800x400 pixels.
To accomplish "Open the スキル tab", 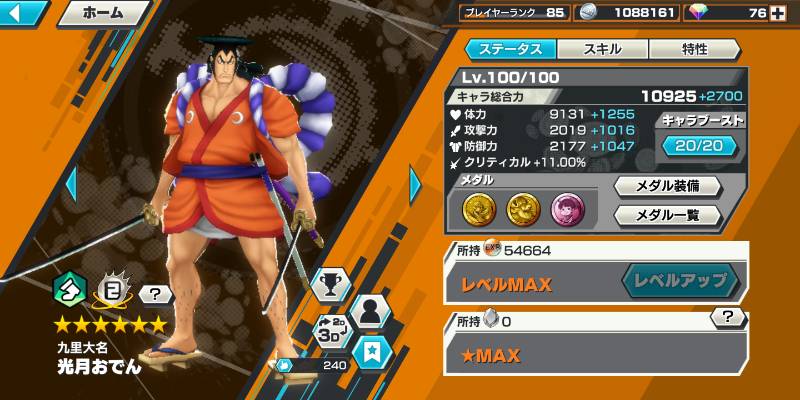I will tap(601, 49).
